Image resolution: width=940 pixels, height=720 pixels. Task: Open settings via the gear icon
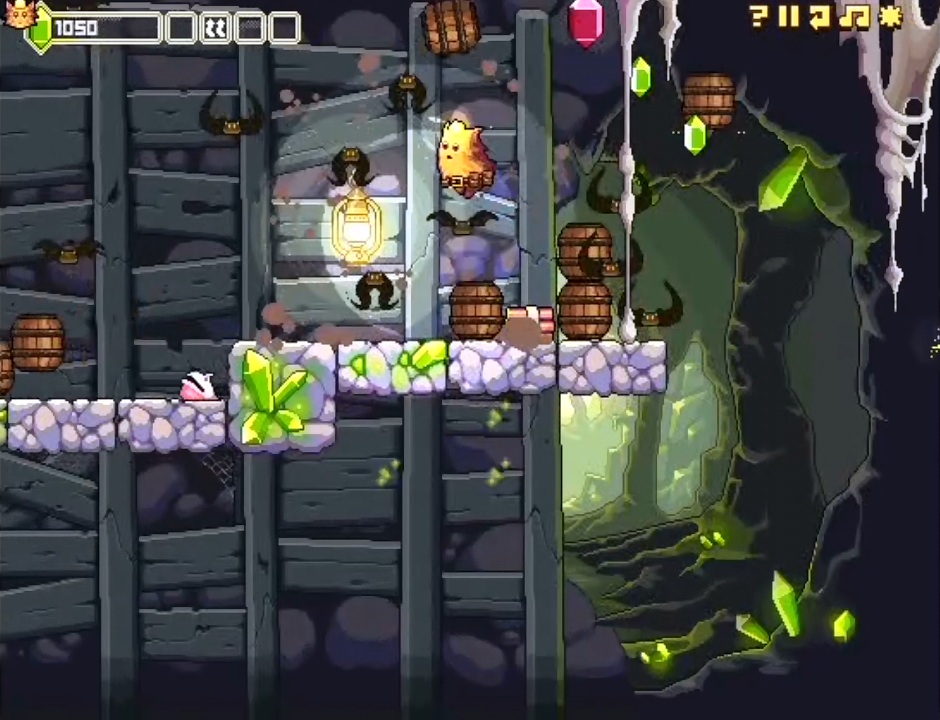889,16
